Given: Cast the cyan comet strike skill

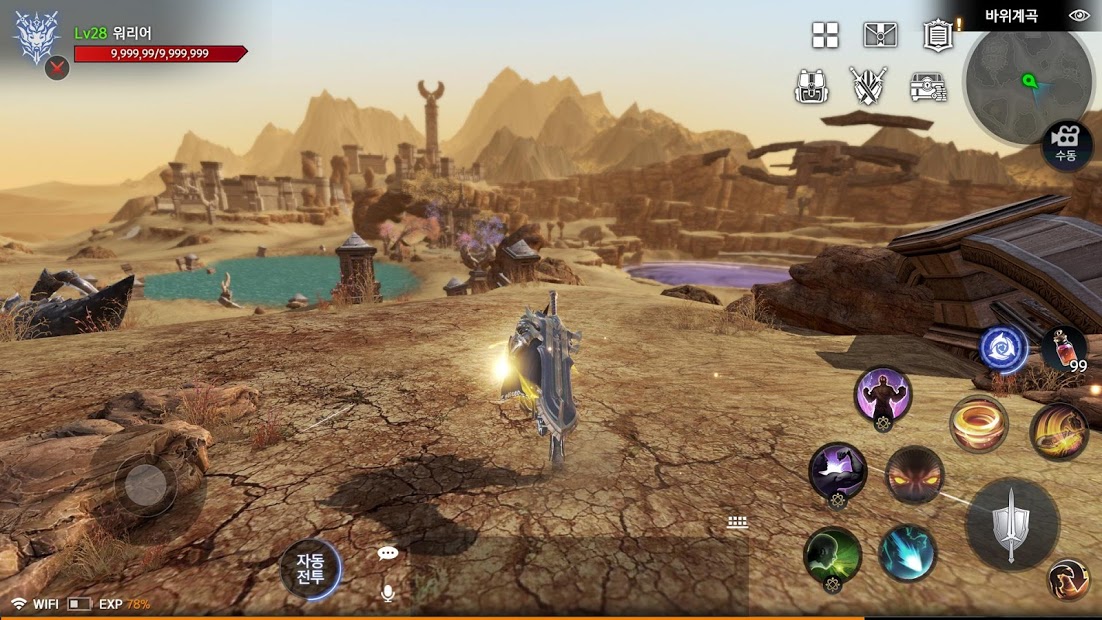Looking at the screenshot, I should coord(907,553).
